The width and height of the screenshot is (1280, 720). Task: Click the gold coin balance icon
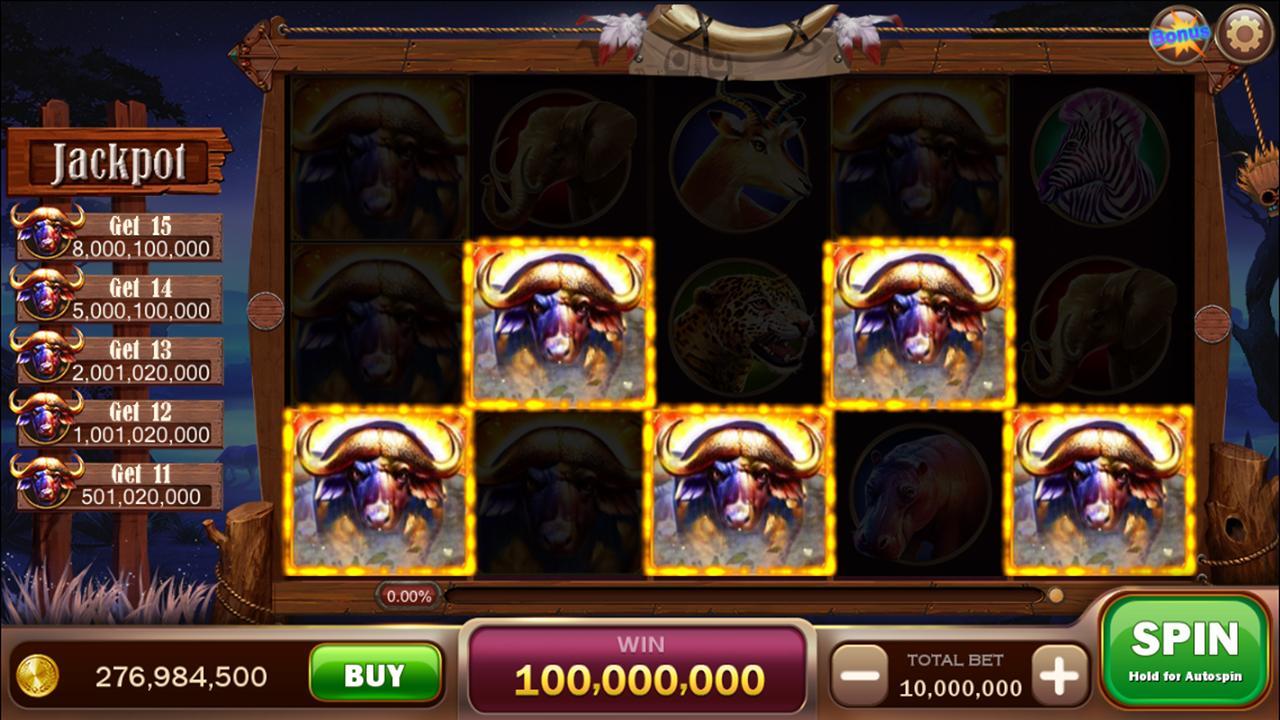(40, 677)
